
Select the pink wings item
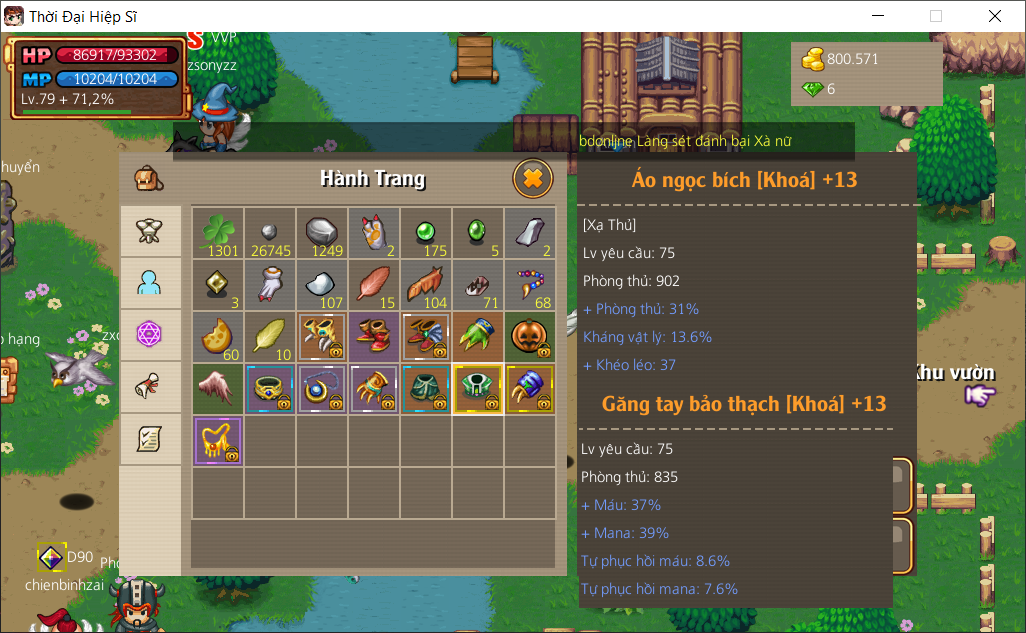tap(217, 388)
